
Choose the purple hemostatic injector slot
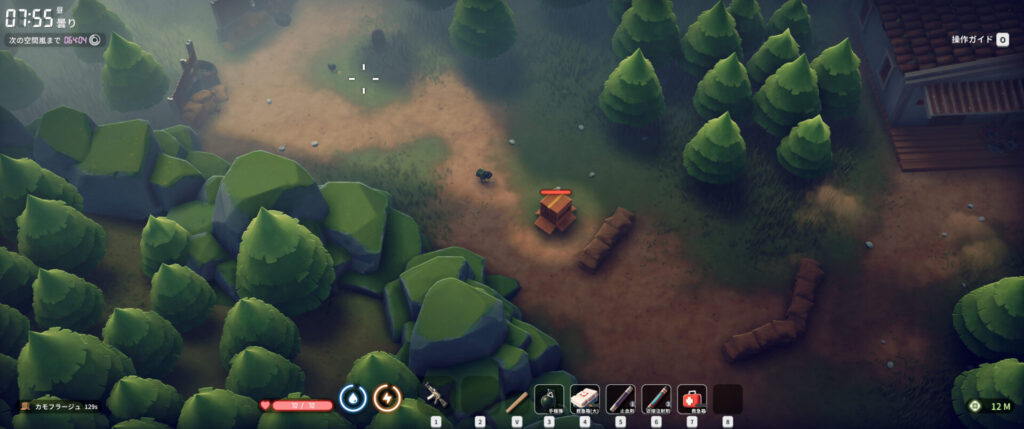(x=620, y=399)
